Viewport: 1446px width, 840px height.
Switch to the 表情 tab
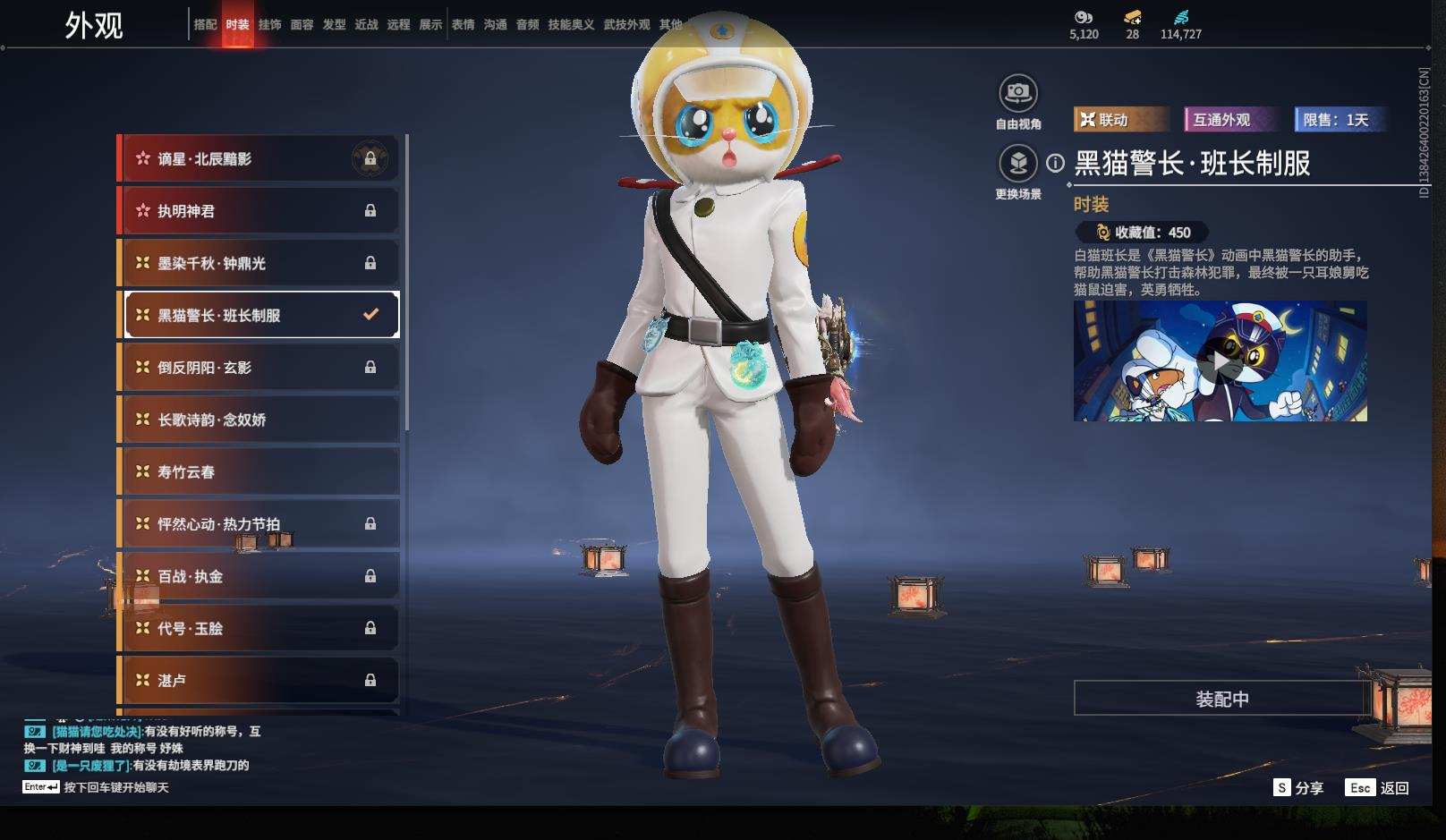(x=463, y=25)
